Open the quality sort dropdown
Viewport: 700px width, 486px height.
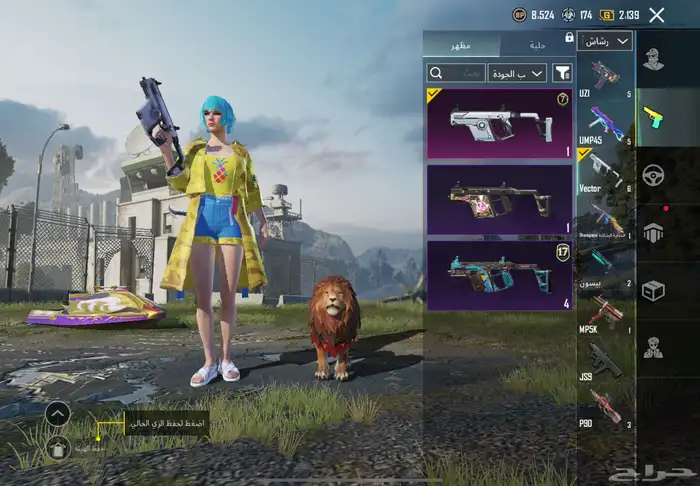click(517, 73)
